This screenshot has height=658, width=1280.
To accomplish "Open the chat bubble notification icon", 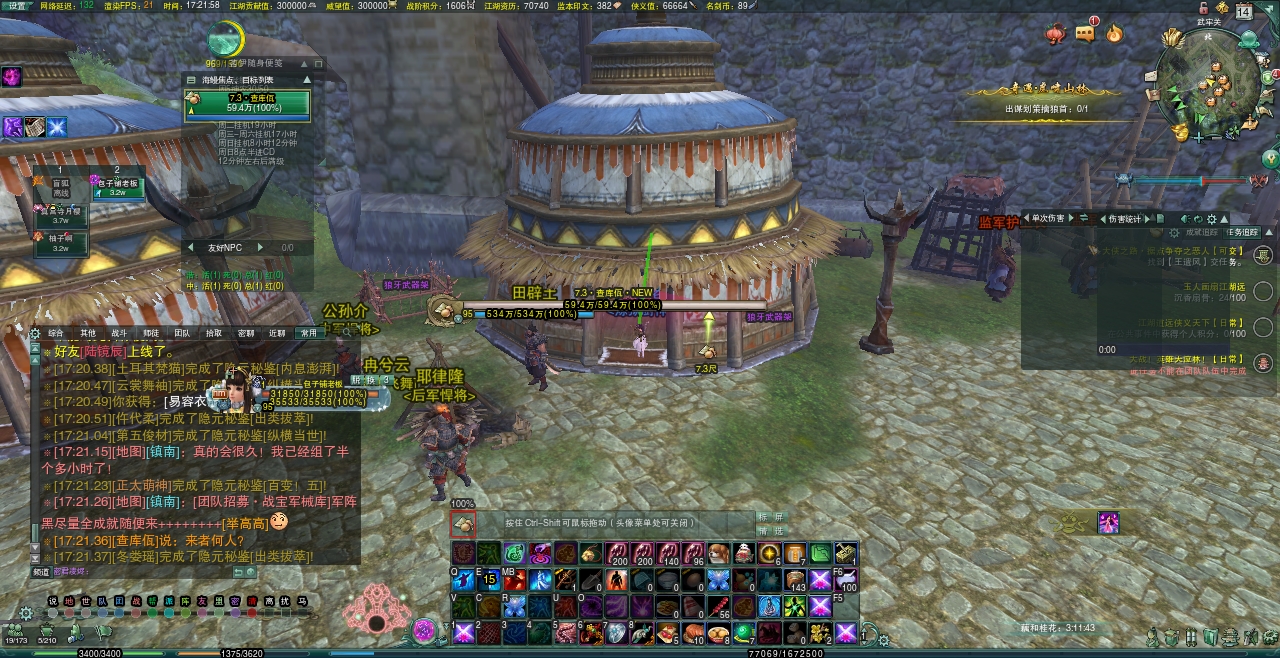I will click(x=1085, y=34).
